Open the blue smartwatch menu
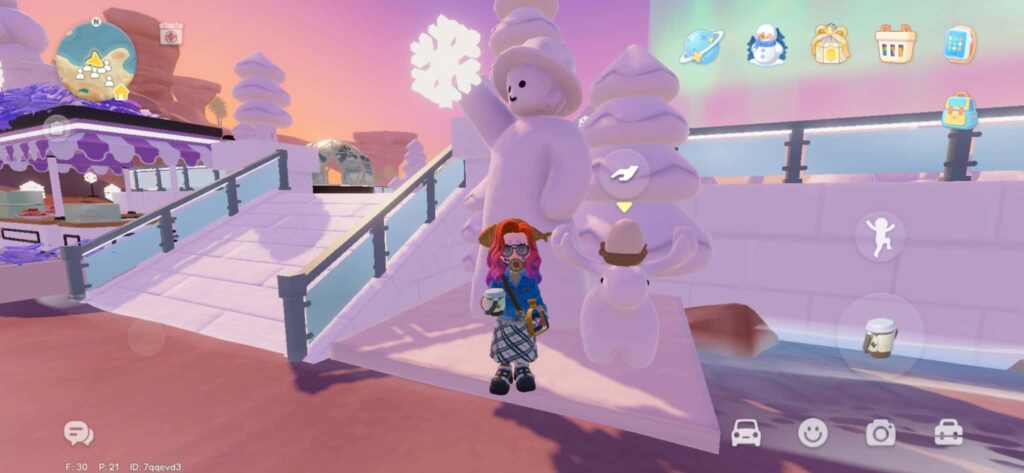This screenshot has width=1024, height=473. pos(959,44)
